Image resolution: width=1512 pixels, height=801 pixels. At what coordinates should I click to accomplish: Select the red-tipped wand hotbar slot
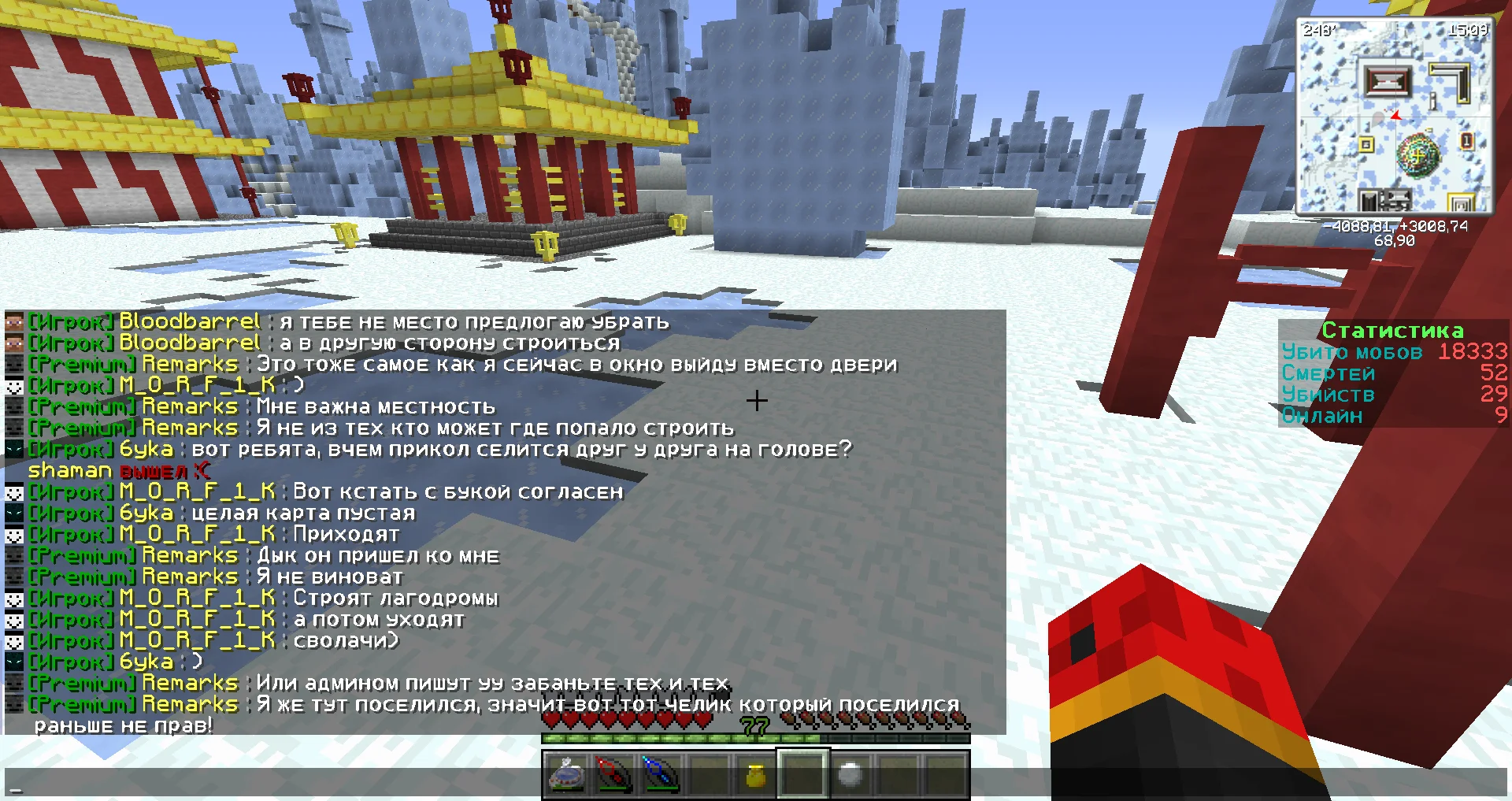point(613,775)
